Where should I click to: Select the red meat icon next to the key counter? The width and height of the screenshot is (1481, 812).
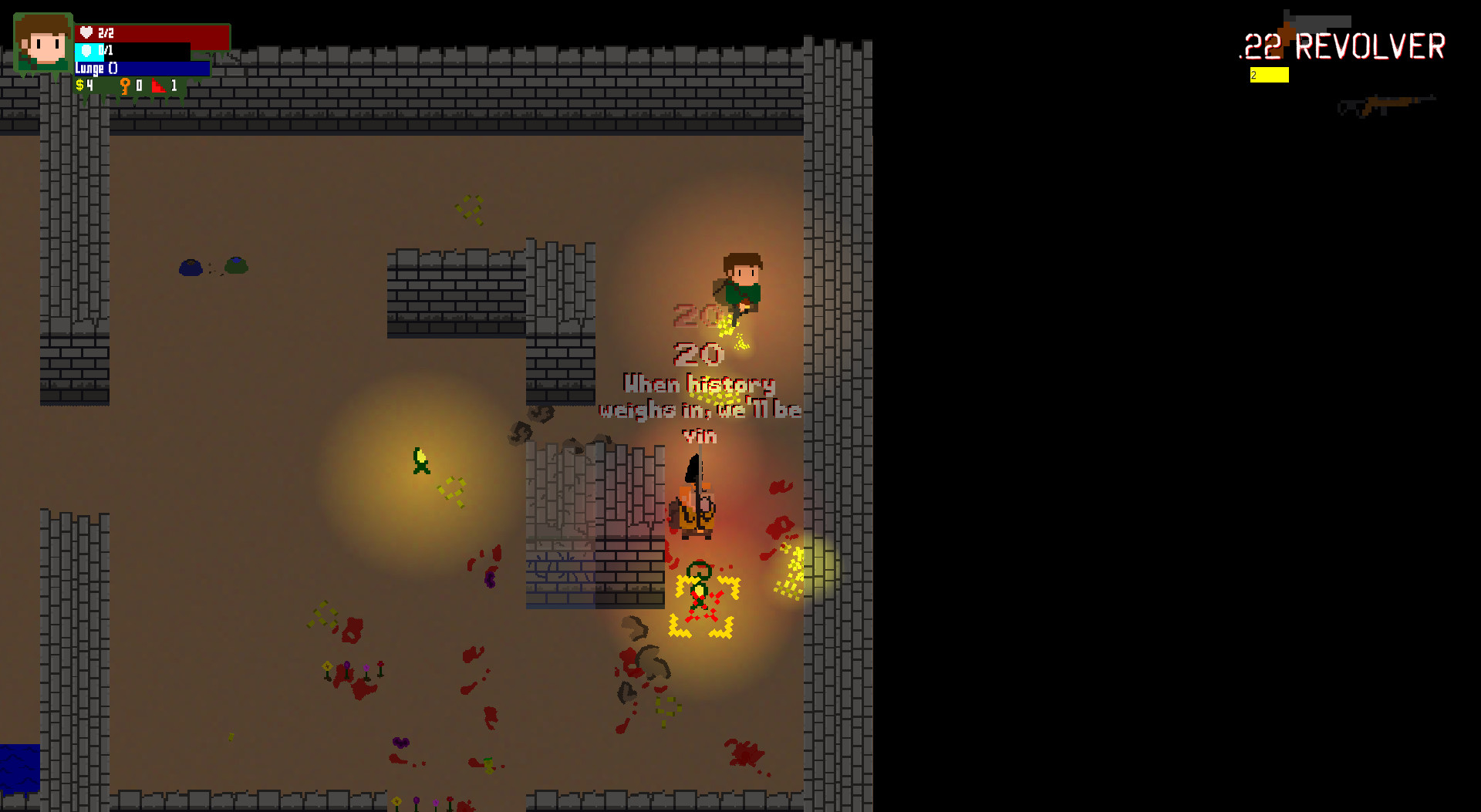[x=158, y=86]
